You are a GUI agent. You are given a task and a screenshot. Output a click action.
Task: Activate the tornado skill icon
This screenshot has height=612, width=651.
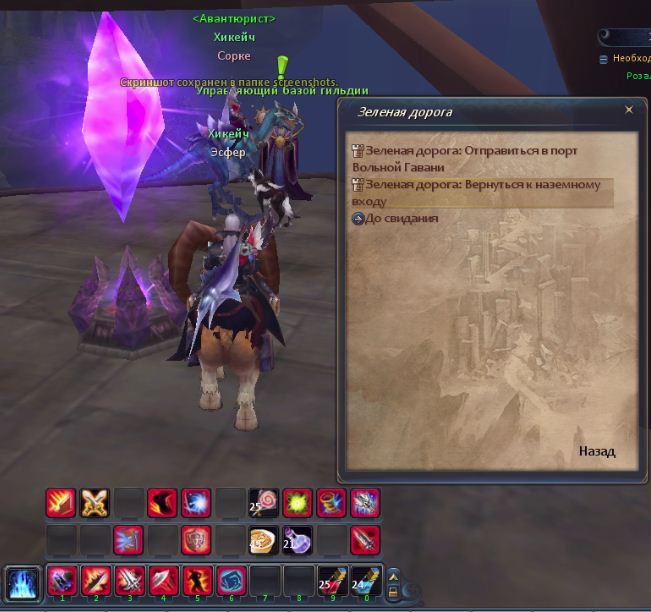tap(332, 502)
